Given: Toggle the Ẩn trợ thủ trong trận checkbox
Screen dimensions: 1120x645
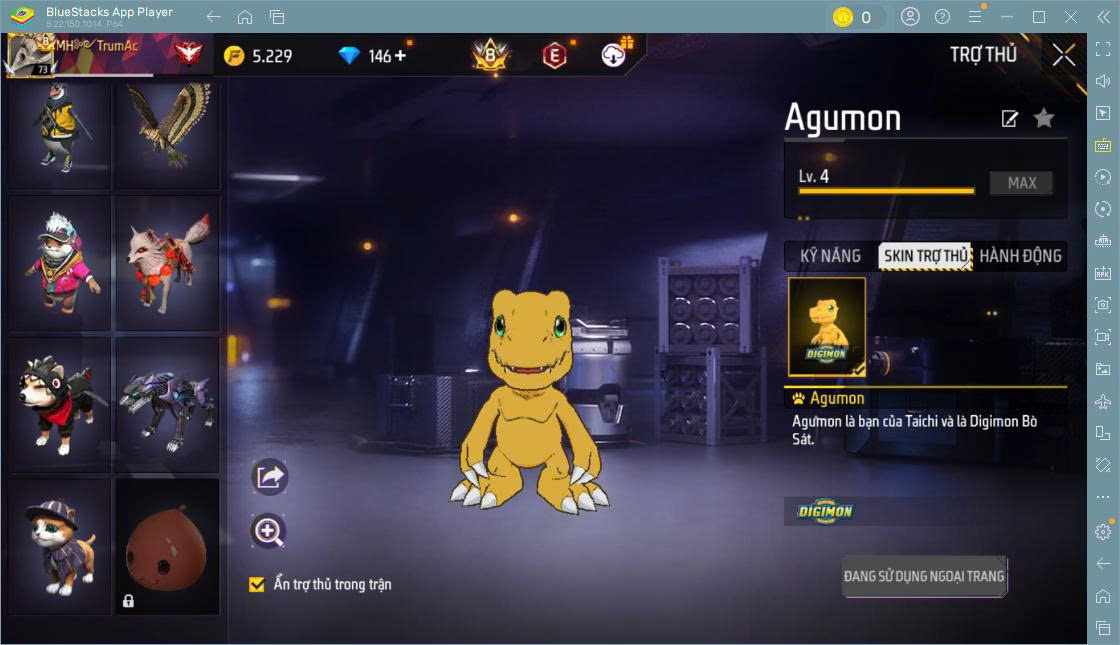Looking at the screenshot, I should pos(257,584).
